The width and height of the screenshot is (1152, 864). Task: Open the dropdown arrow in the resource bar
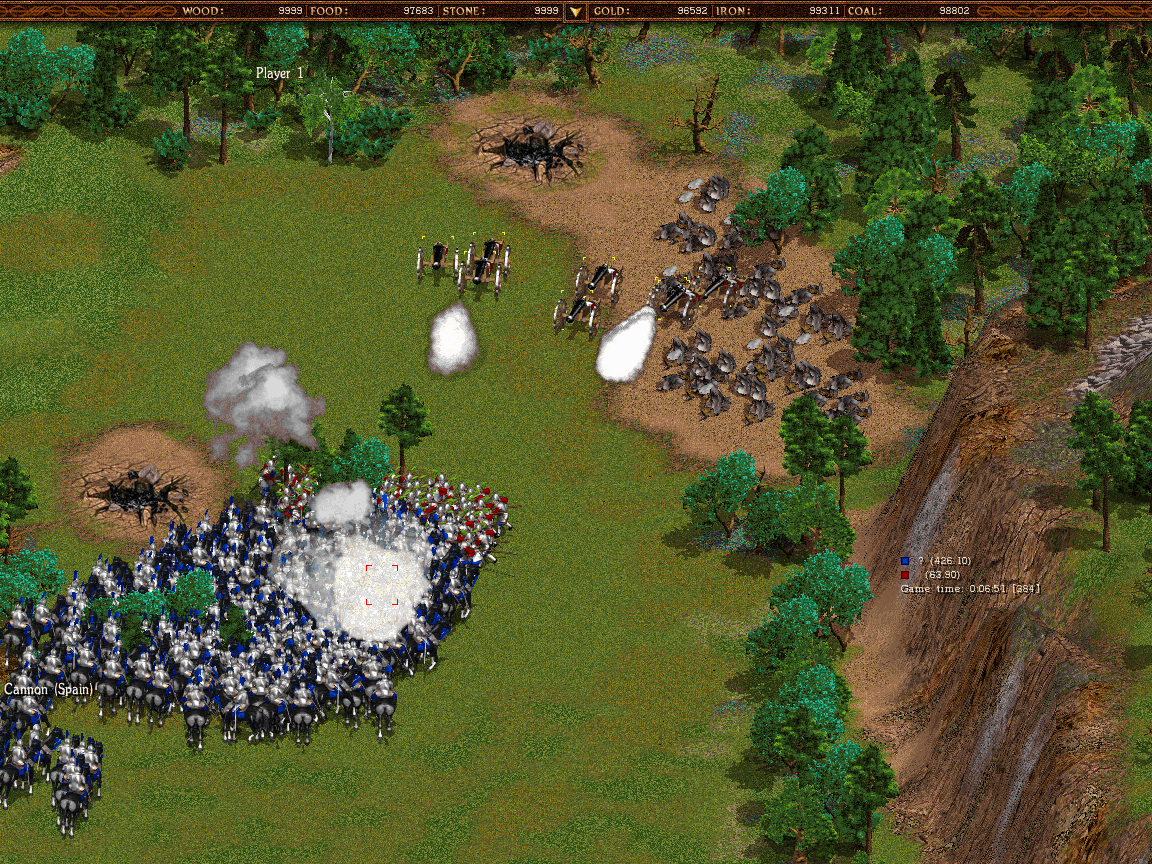[x=575, y=12]
